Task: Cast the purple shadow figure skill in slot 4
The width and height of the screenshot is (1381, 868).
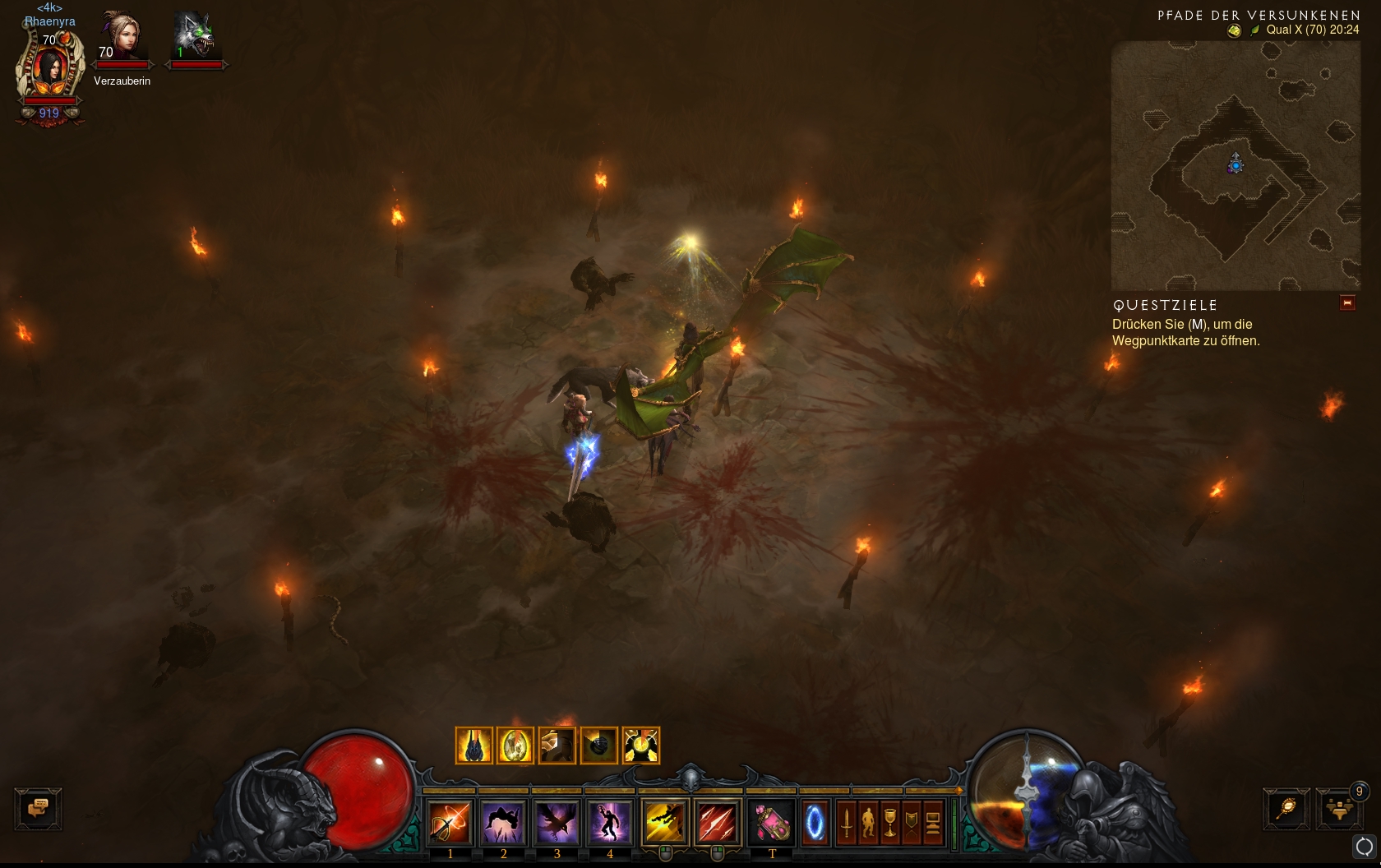Action: point(609,822)
